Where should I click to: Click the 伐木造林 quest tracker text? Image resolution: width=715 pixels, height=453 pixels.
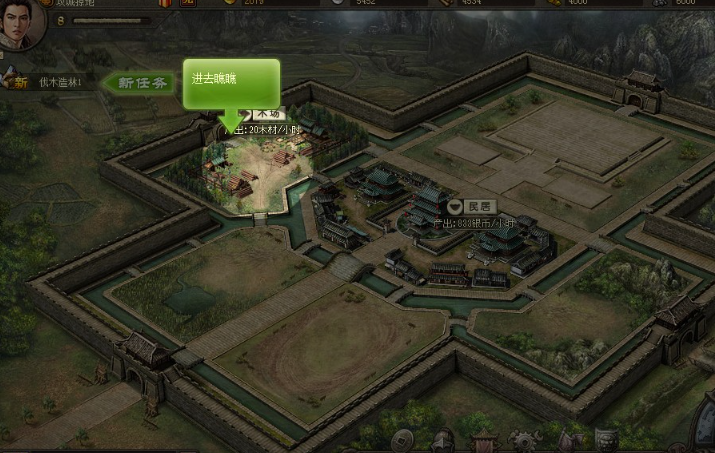(60, 82)
